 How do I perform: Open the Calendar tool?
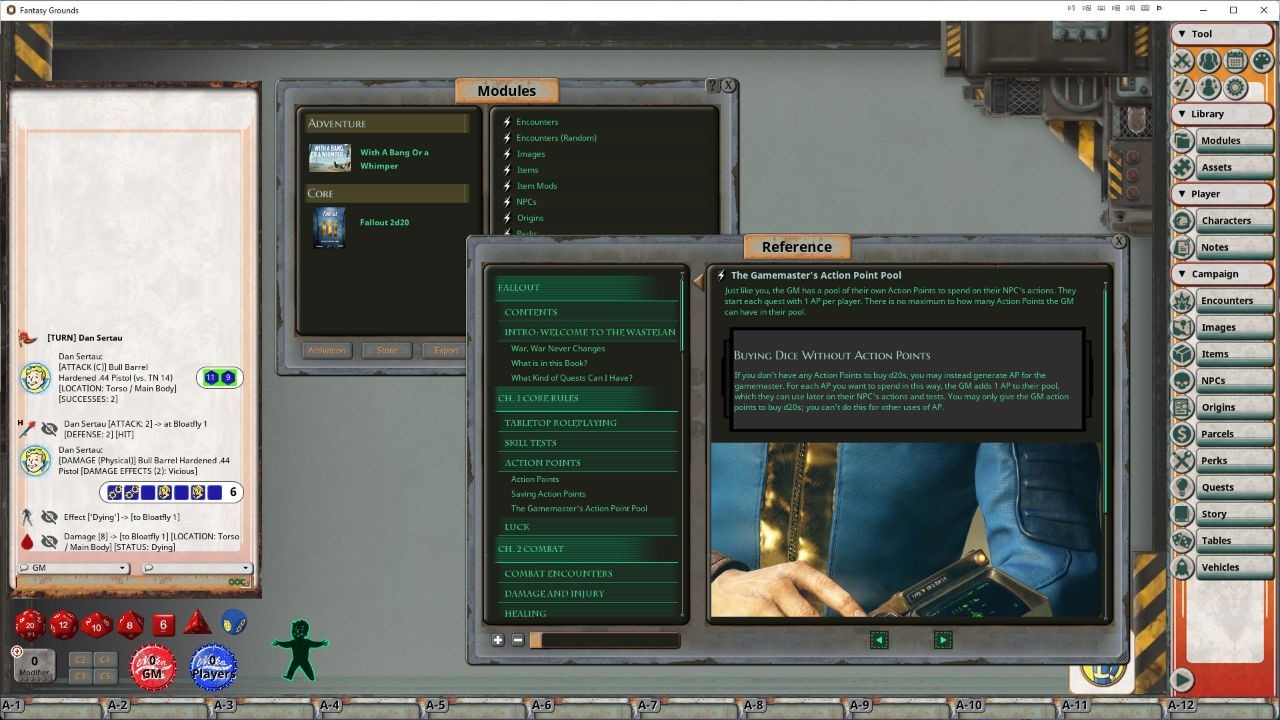pyautogui.click(x=1234, y=60)
